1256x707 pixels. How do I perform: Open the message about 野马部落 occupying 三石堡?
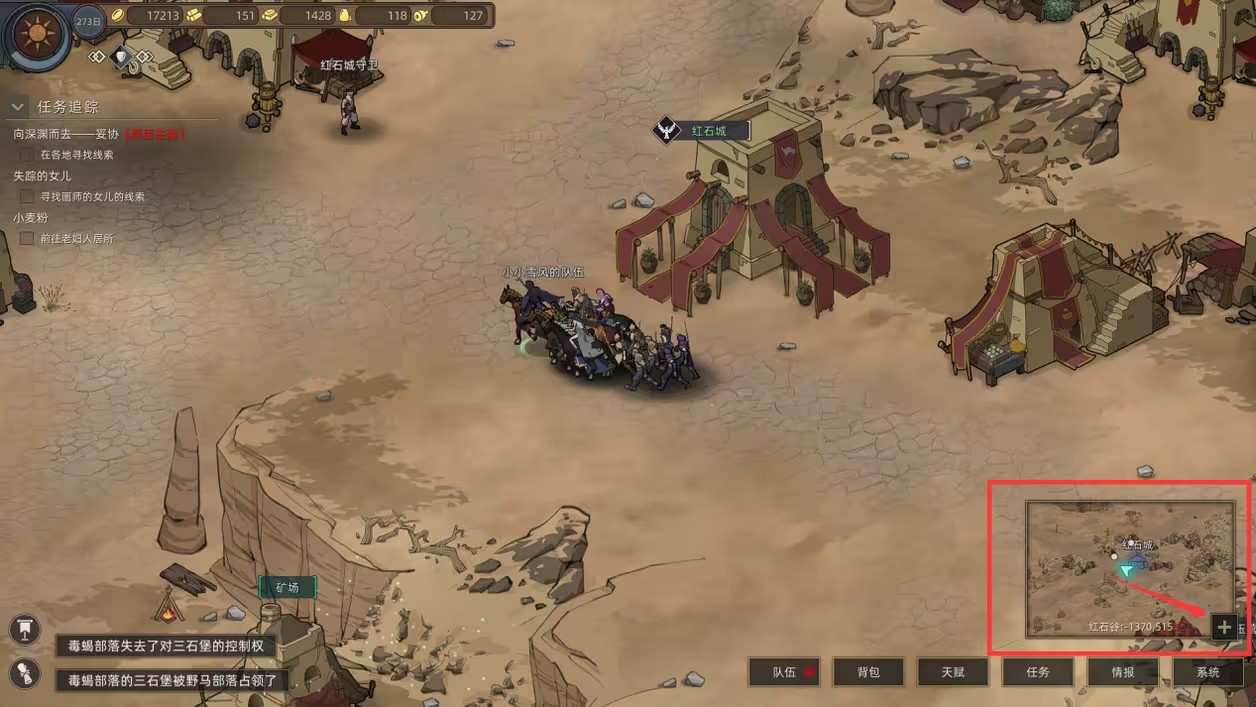pyautogui.click(x=172, y=680)
